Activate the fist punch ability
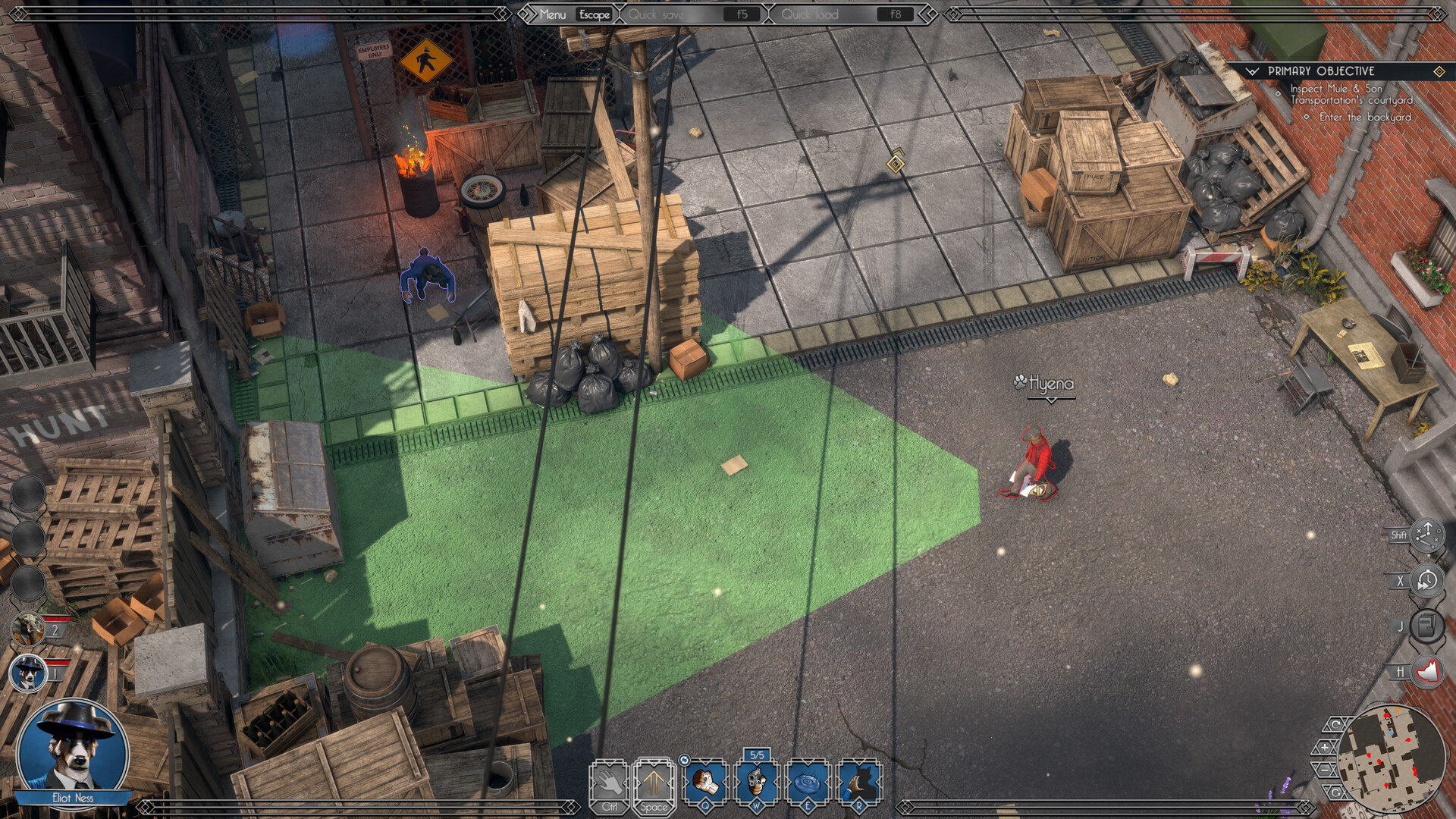This screenshot has width=1456, height=819. coord(706,782)
